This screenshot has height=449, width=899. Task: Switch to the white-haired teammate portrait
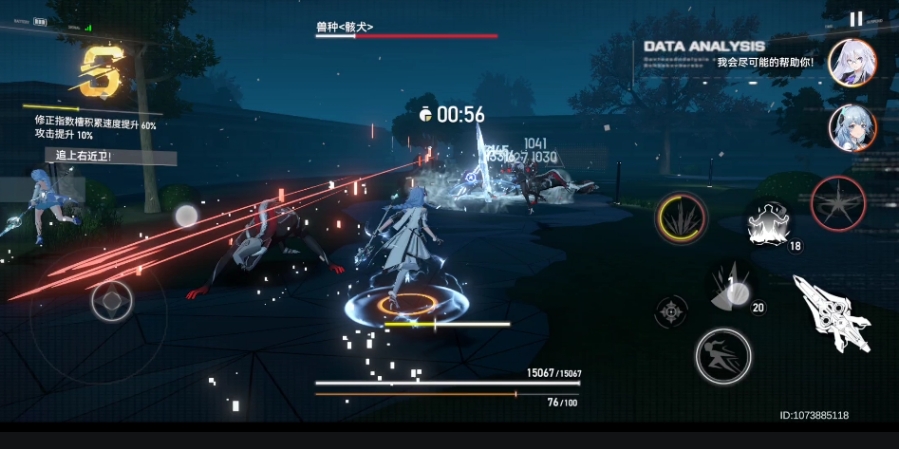point(852,63)
